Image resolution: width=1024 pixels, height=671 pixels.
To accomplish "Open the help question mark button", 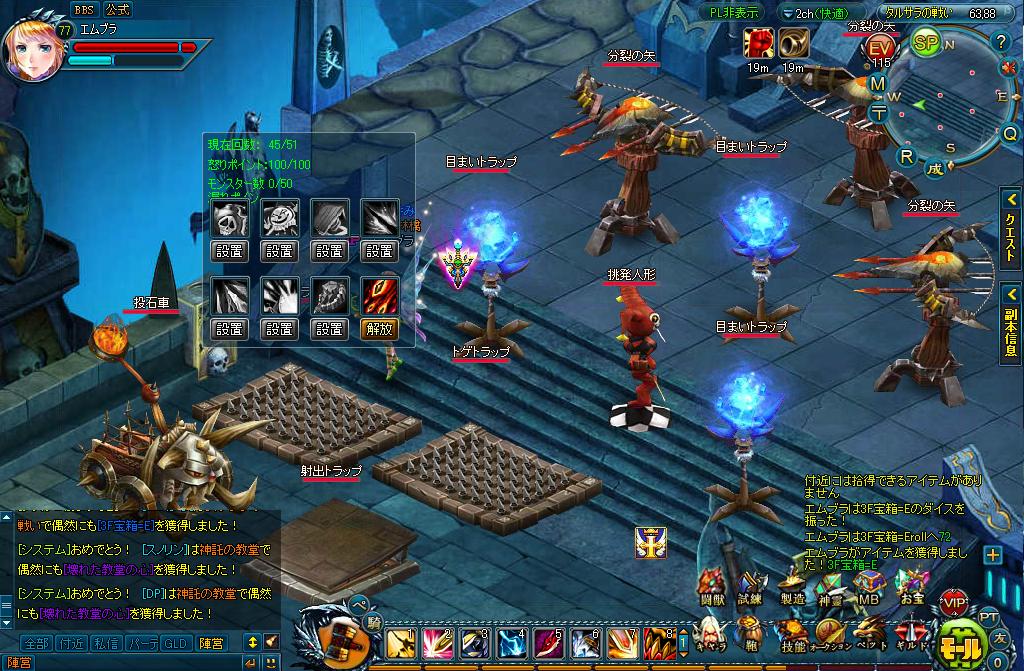I will tap(1001, 42).
